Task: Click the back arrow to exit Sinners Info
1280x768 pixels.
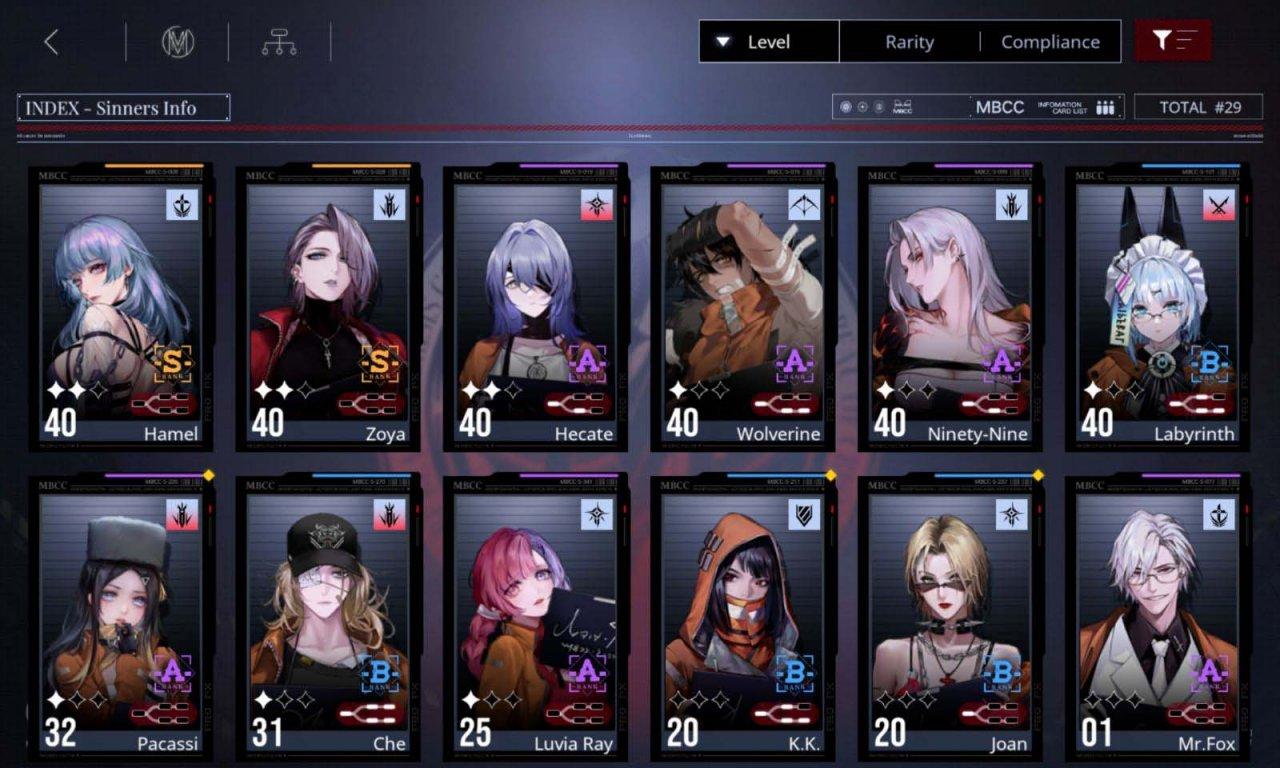Action: (x=50, y=41)
